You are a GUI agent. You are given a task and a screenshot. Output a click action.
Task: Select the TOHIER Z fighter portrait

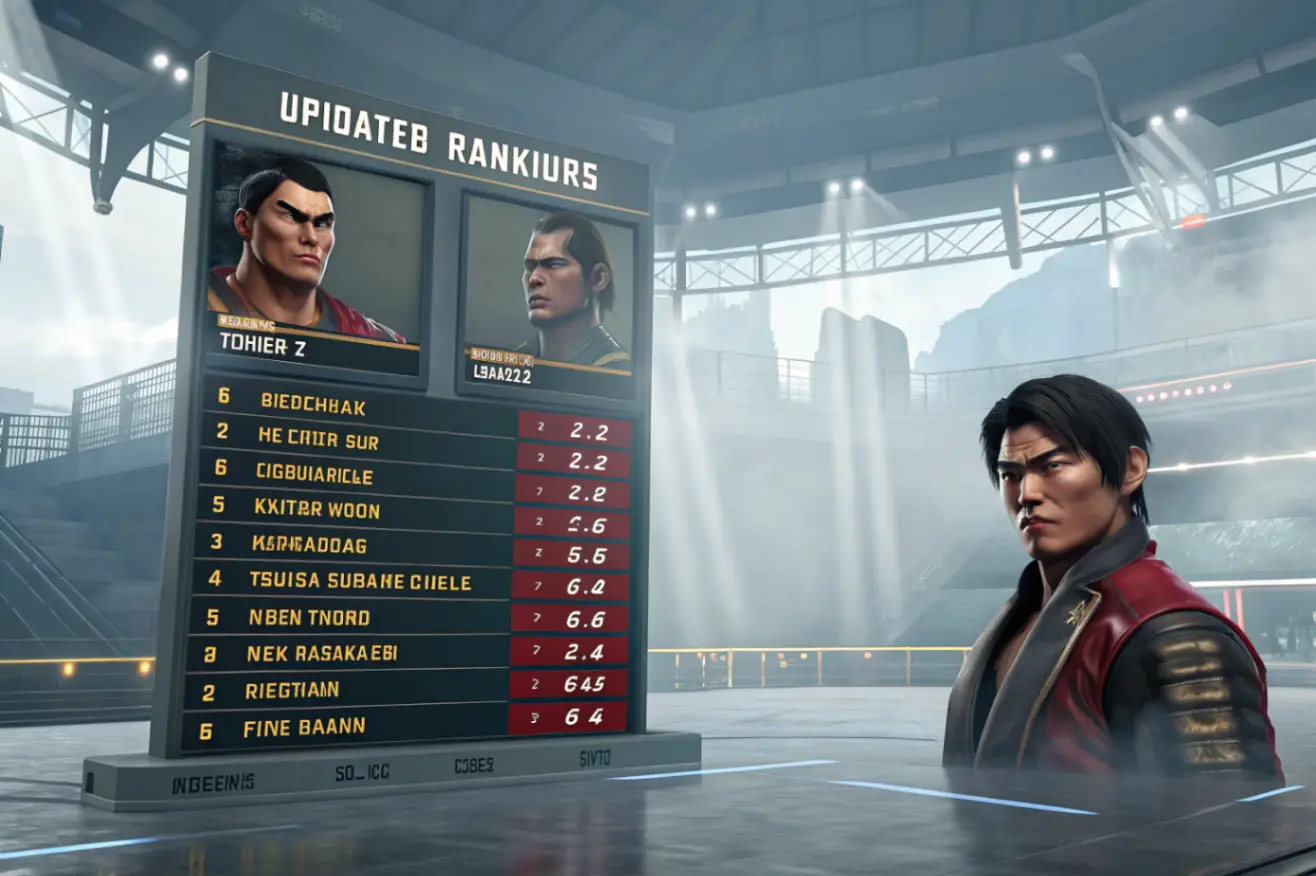pos(314,262)
